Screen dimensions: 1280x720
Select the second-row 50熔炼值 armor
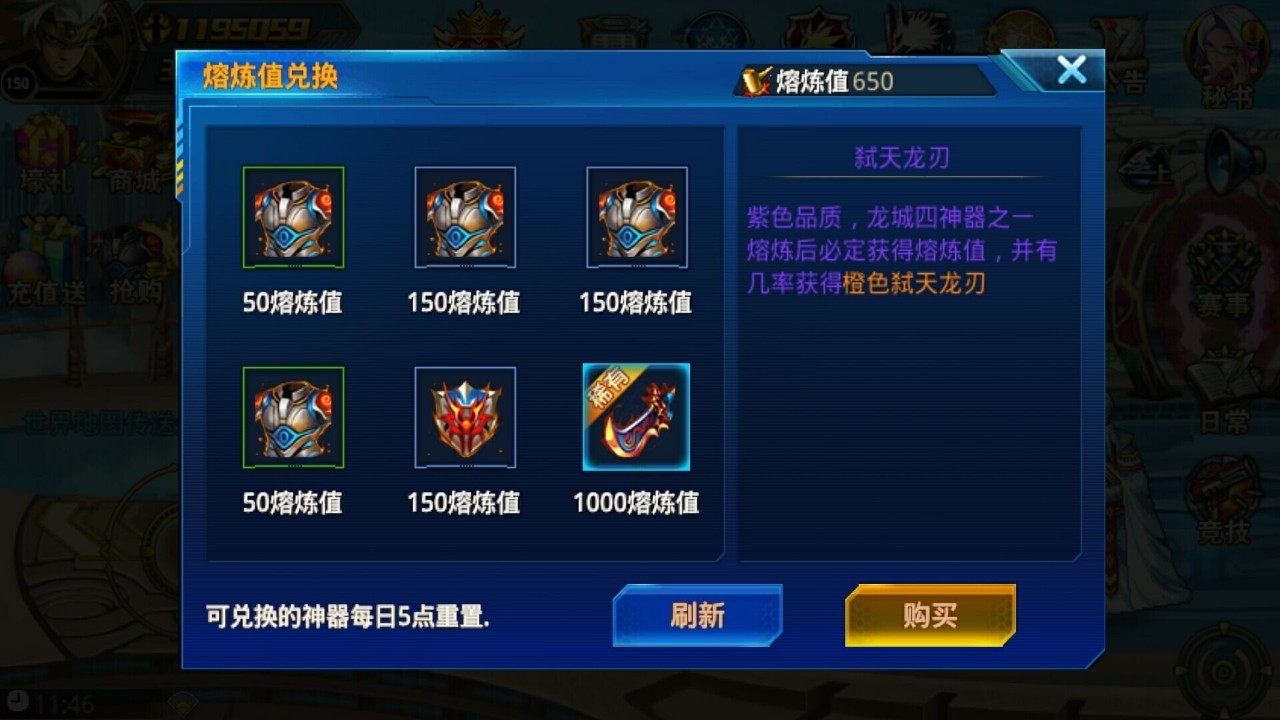coord(293,417)
